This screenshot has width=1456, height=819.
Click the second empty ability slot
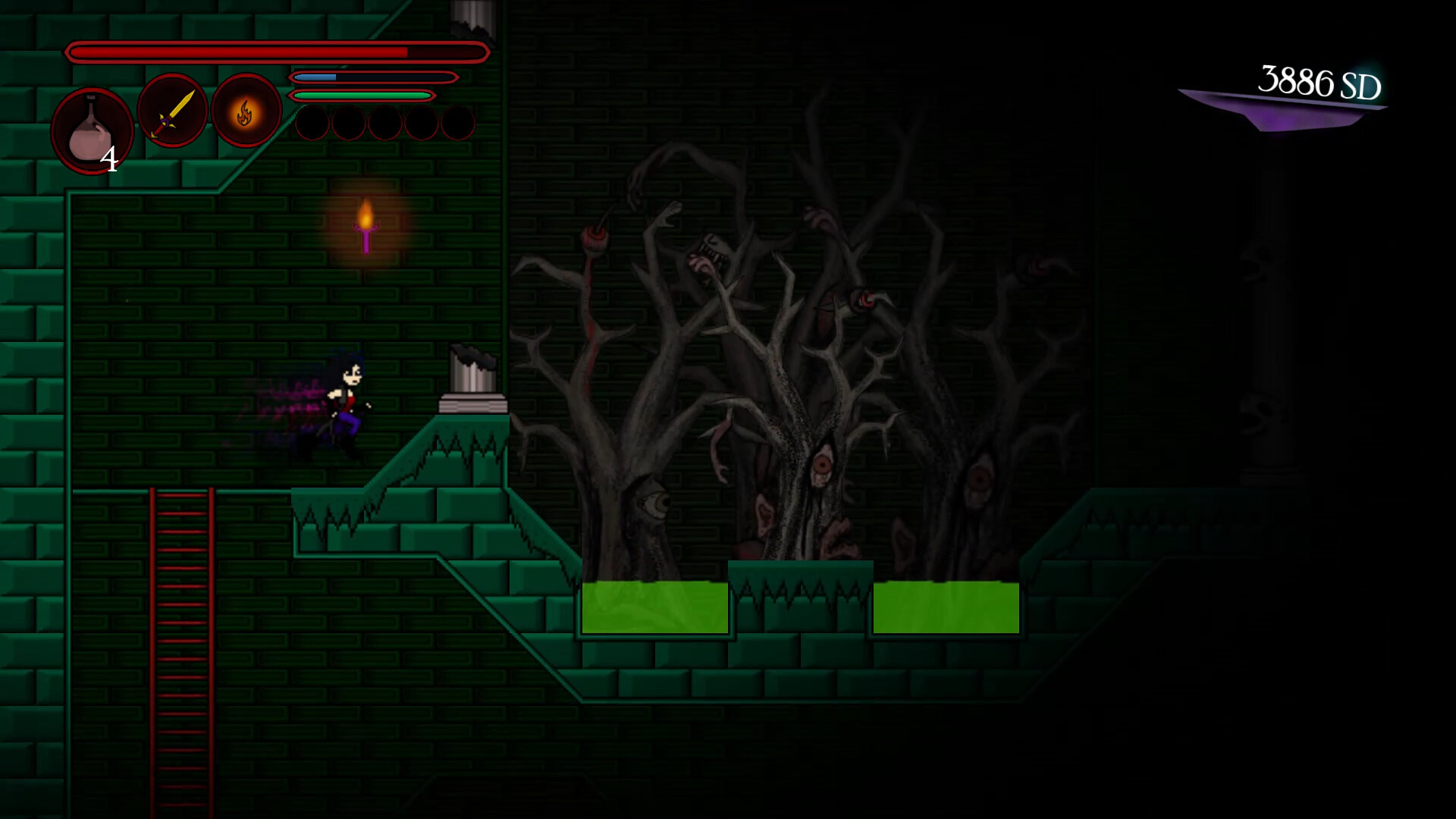[350, 124]
